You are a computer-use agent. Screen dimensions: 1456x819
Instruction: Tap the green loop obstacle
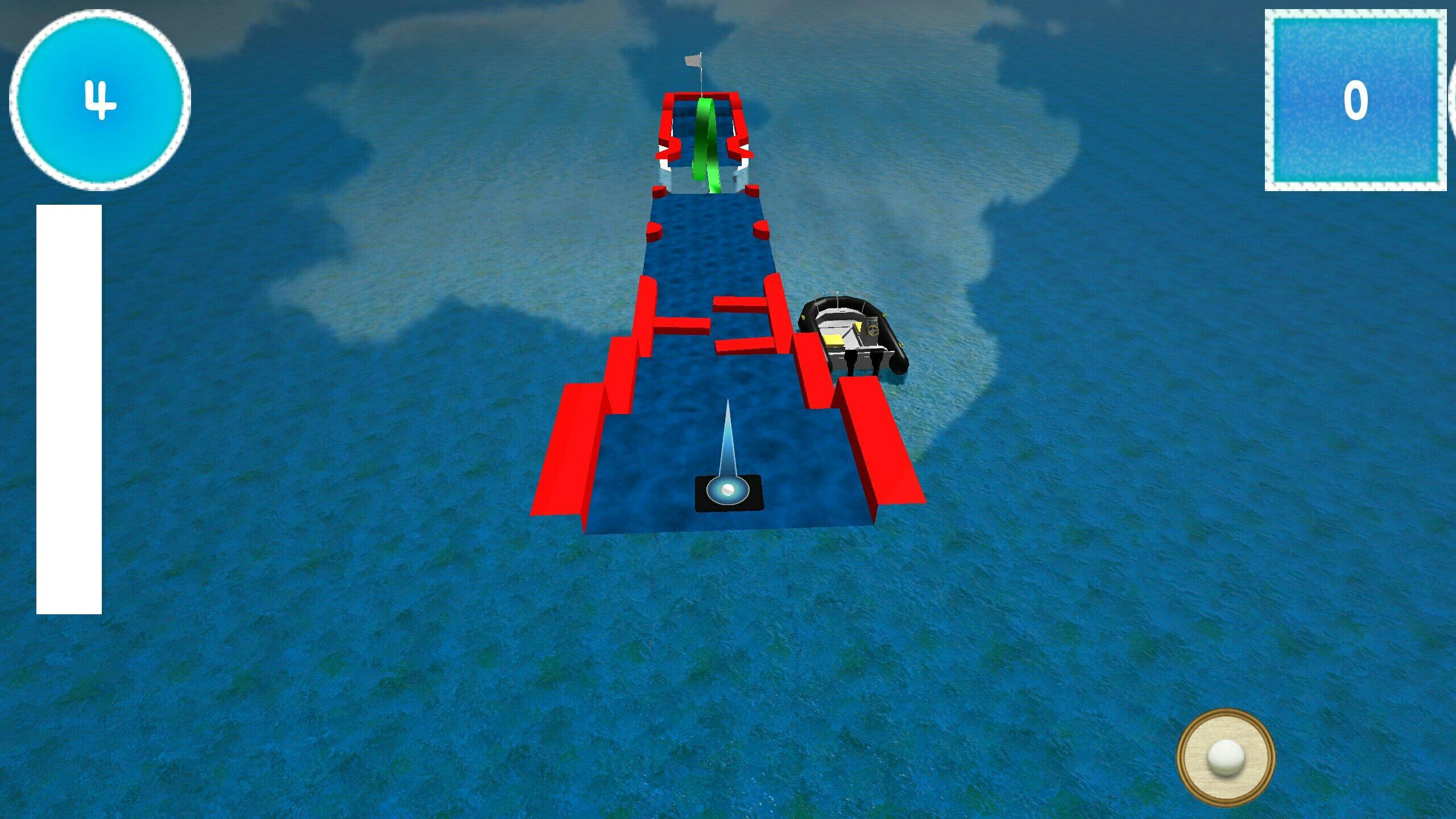tap(704, 134)
